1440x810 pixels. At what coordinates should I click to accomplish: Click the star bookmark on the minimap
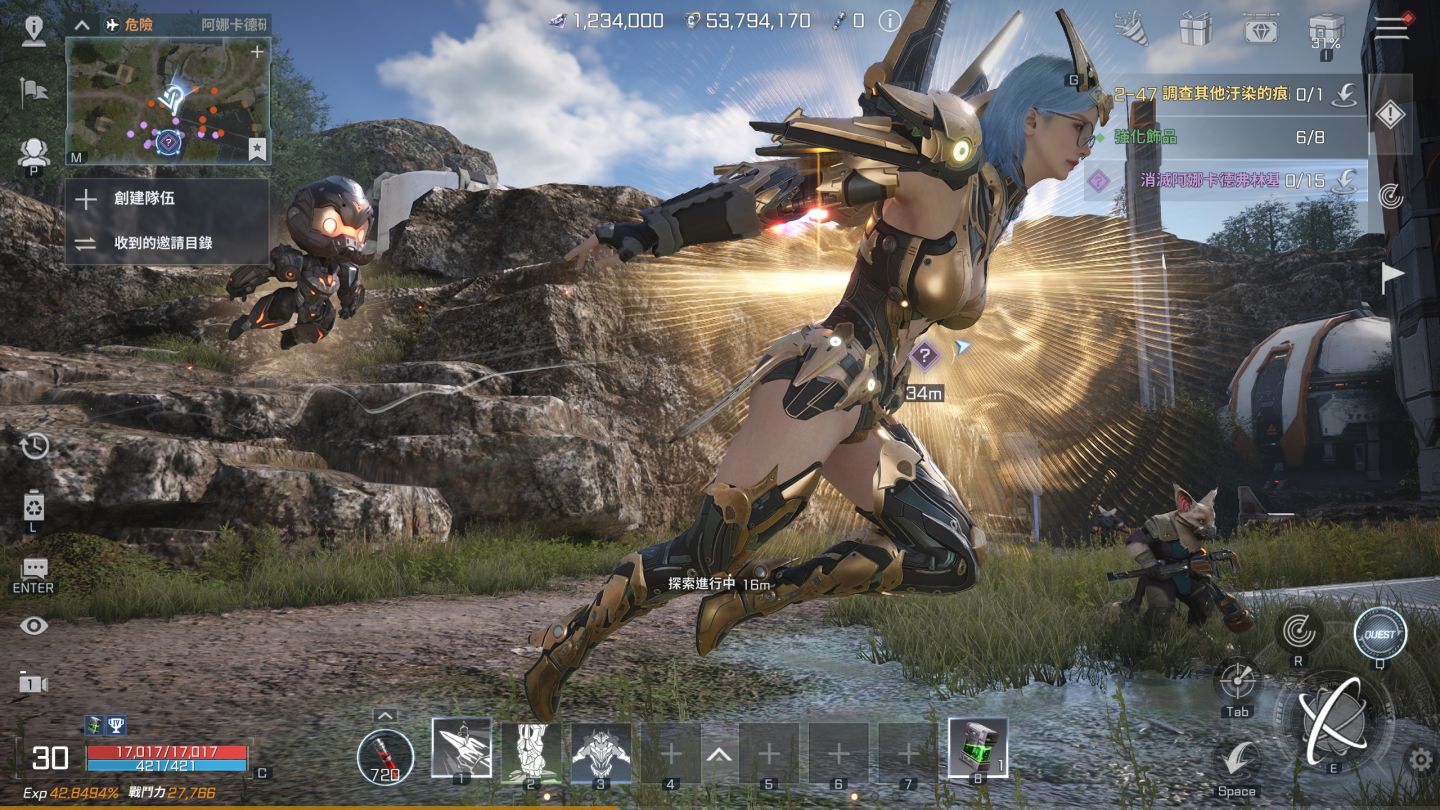pos(257,149)
